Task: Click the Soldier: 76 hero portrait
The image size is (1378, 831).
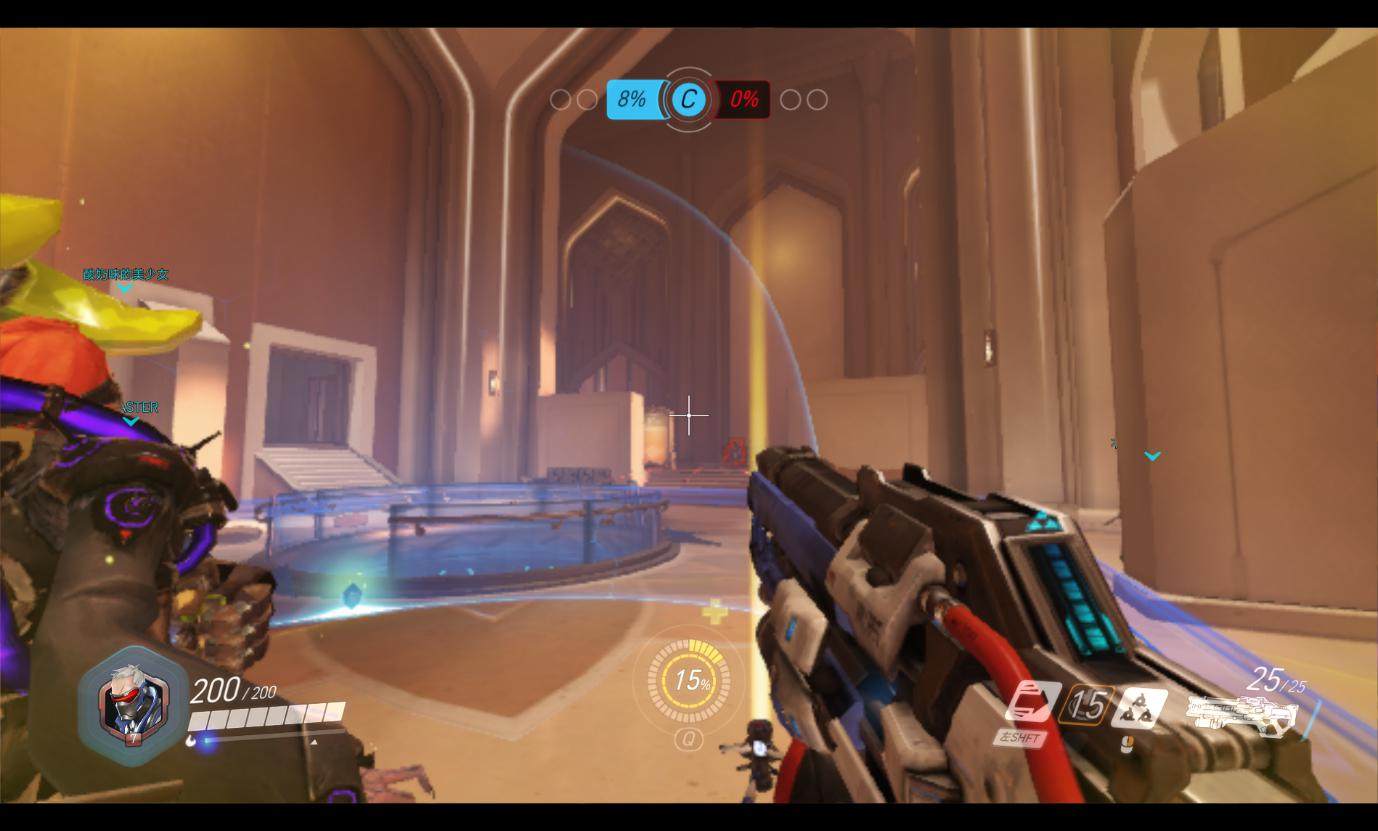Action: coord(133,706)
